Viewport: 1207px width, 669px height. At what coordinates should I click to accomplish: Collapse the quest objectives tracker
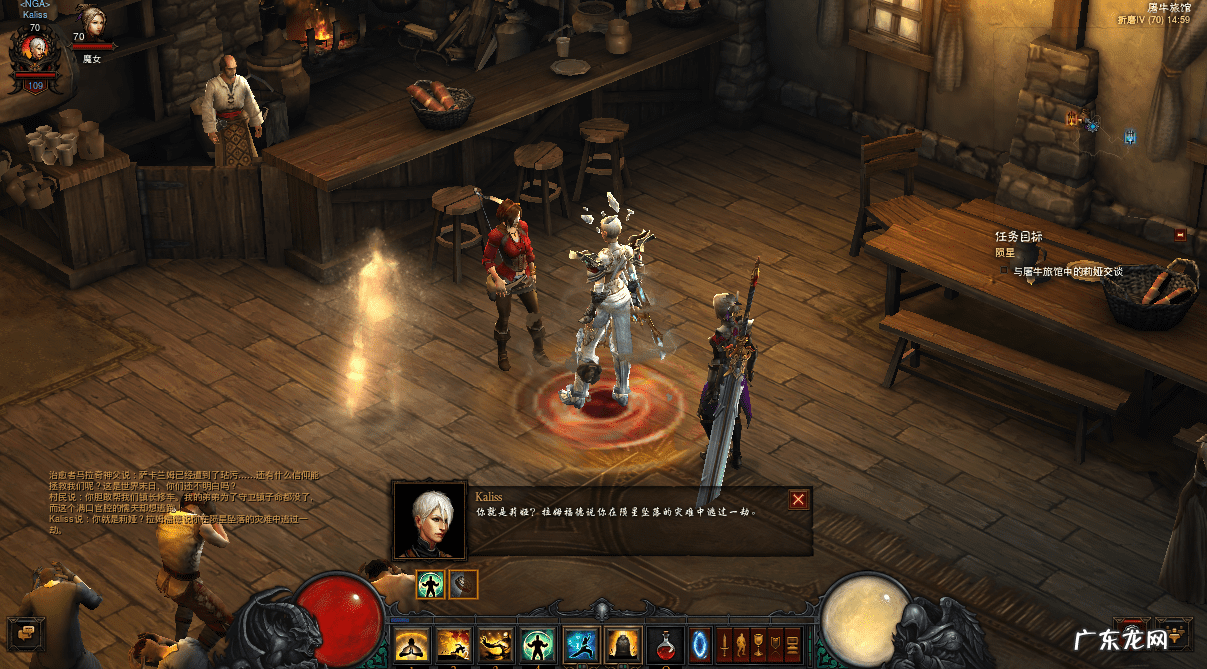[1180, 235]
